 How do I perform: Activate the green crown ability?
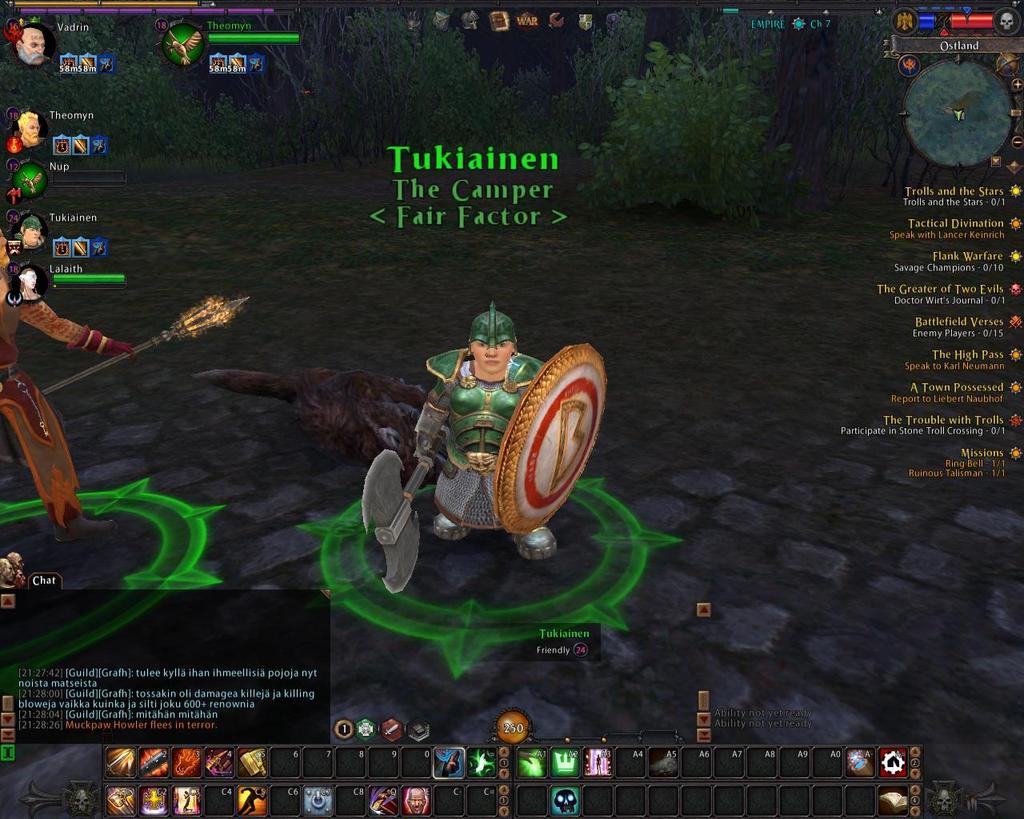565,763
